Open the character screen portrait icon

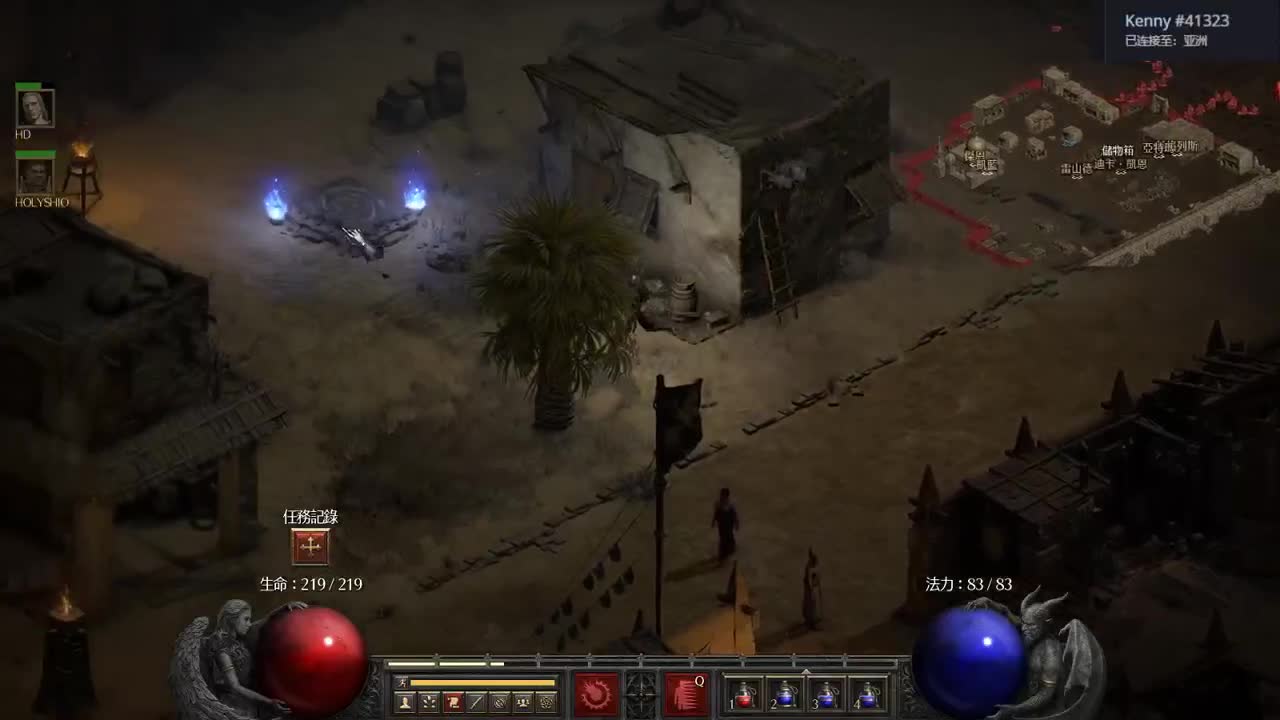(x=403, y=700)
